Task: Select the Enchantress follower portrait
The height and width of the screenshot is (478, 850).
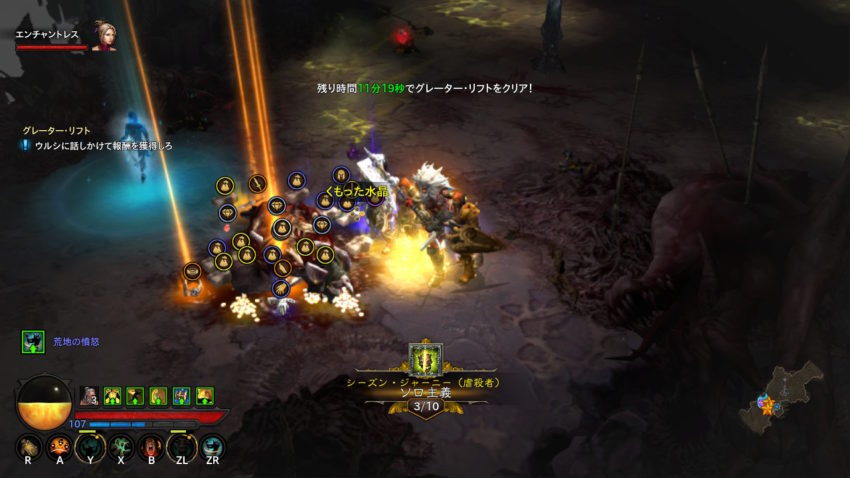Action: coord(104,34)
